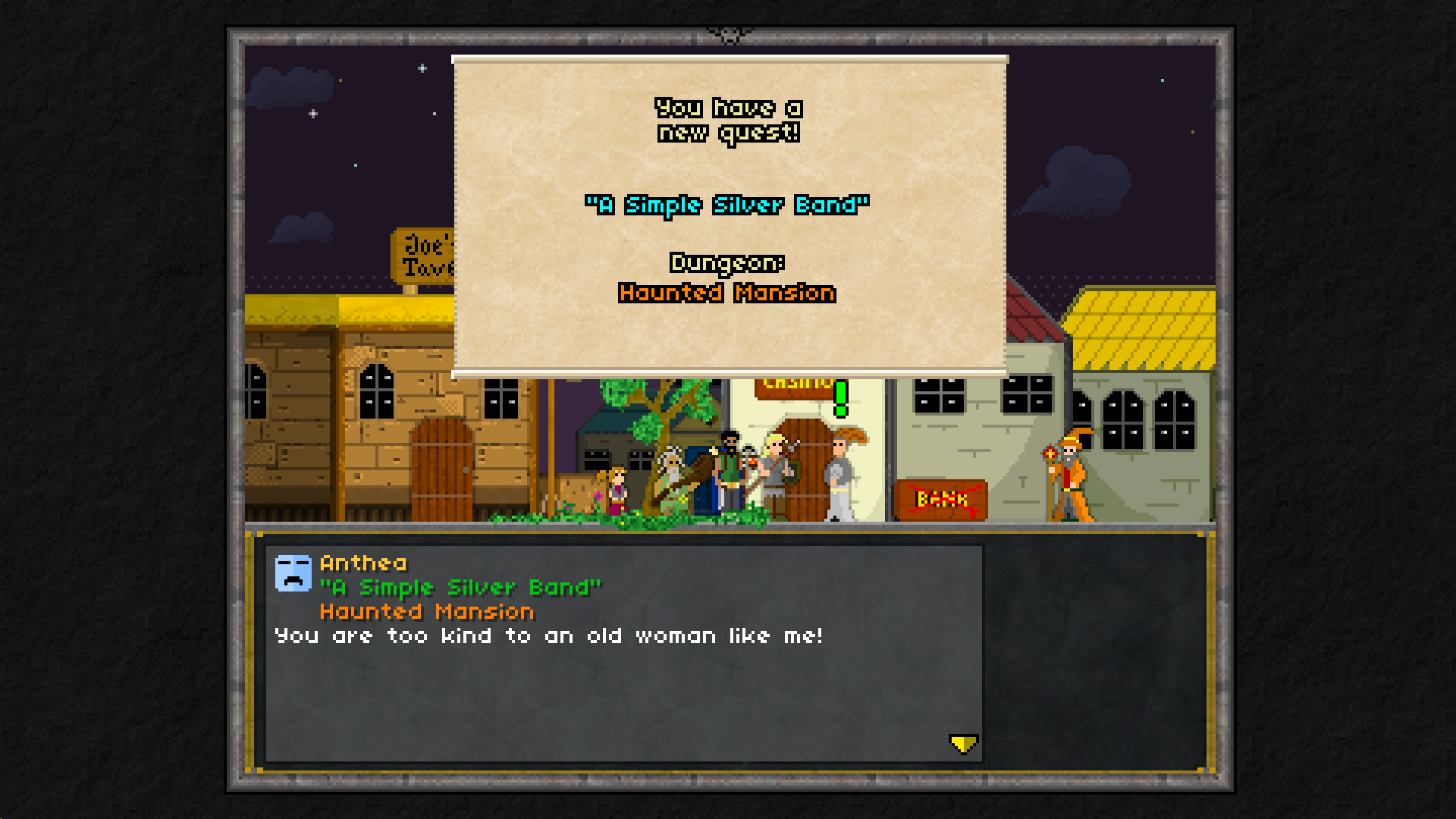Click the 'Dungeon:' label on the quest scroll

(x=727, y=263)
